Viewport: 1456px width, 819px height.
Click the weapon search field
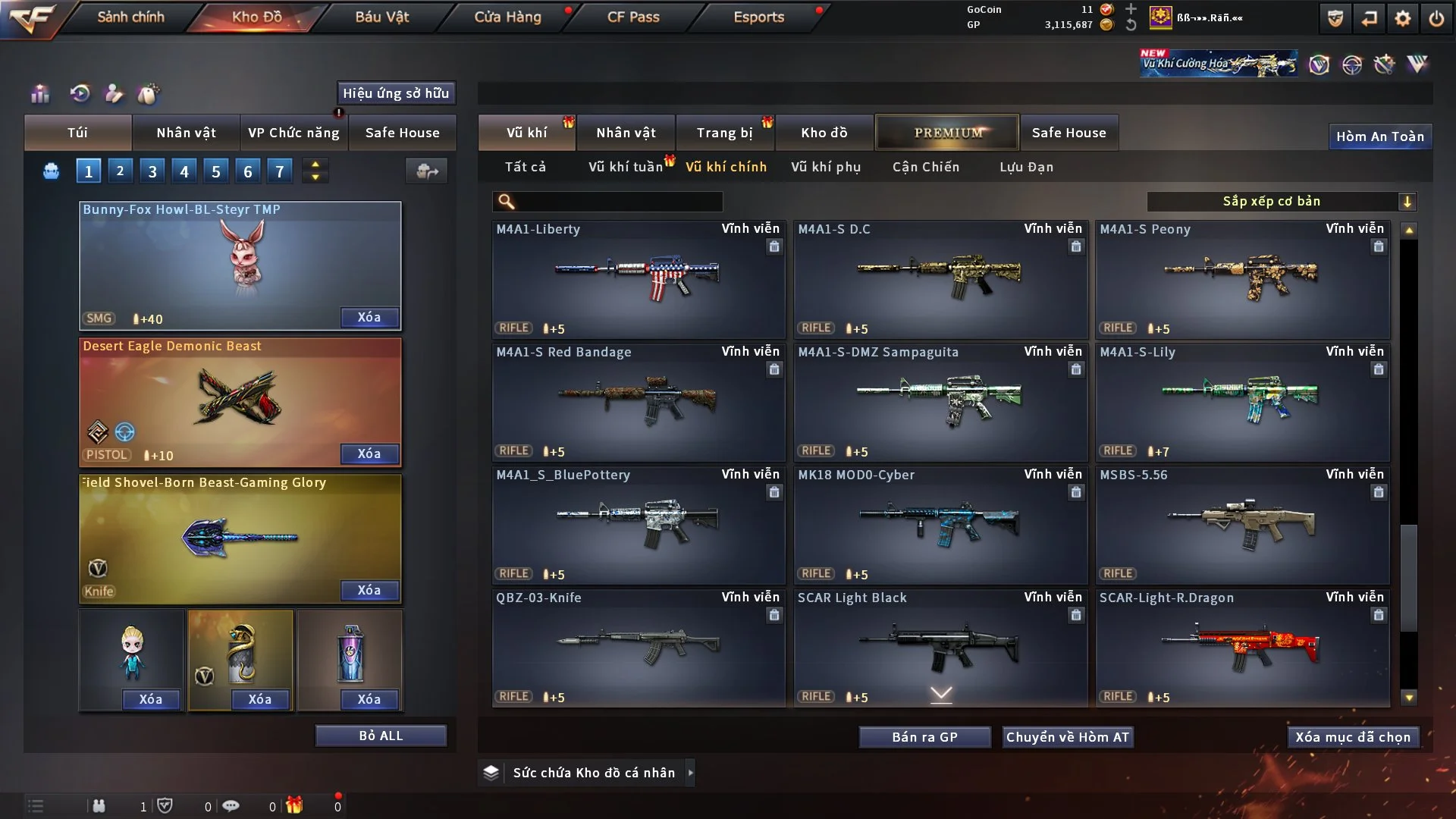pyautogui.click(x=618, y=202)
